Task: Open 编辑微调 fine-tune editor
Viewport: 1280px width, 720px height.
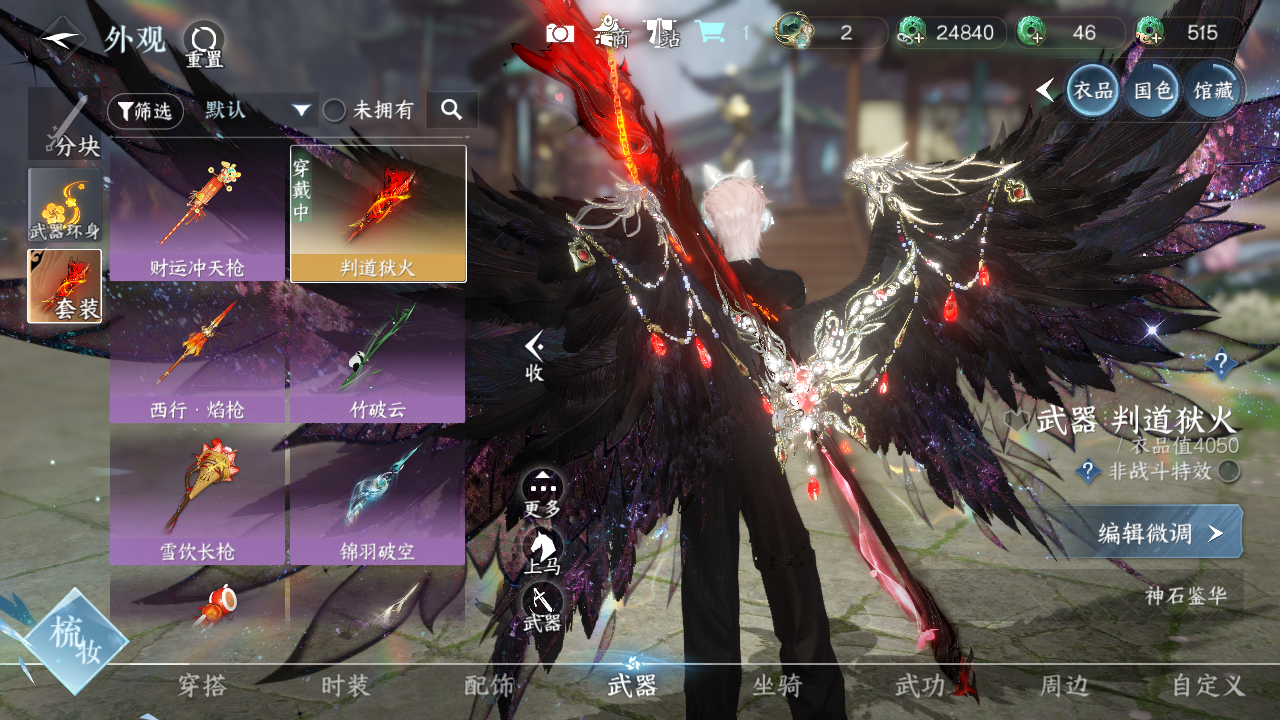Action: click(x=1158, y=532)
